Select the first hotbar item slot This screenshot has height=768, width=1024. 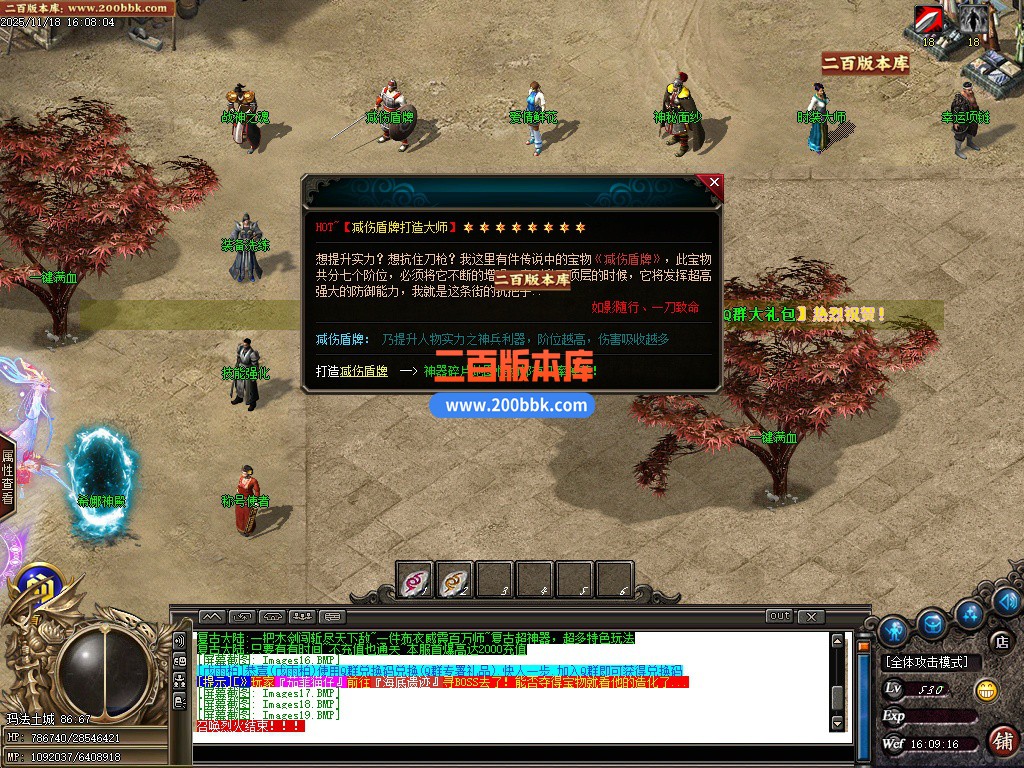click(415, 580)
